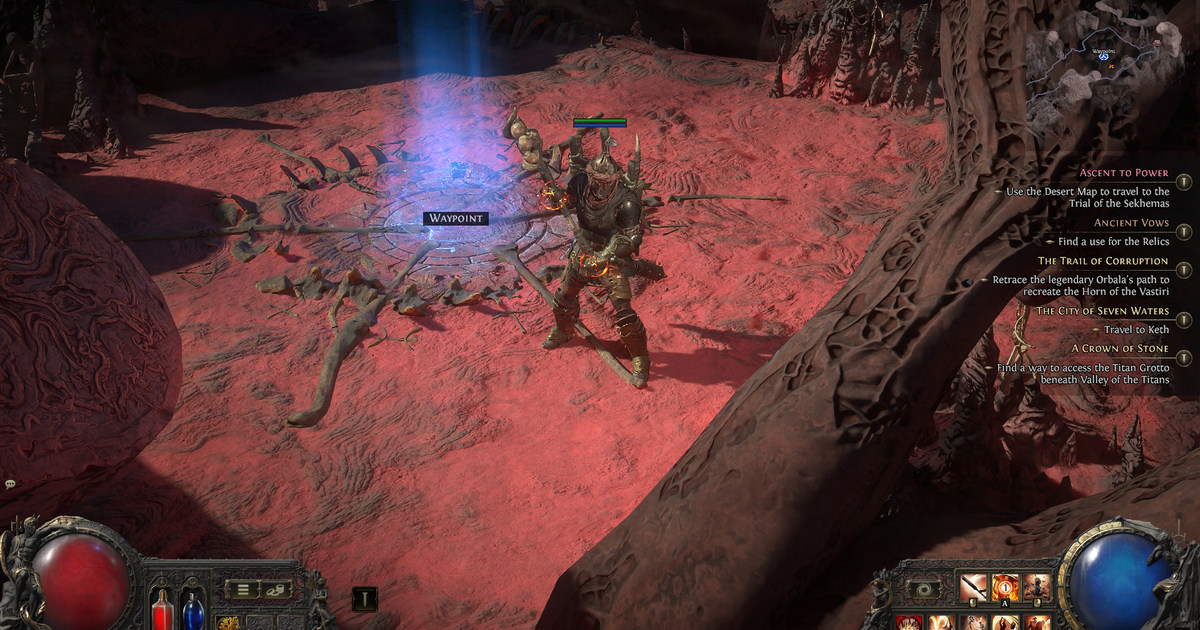Screen dimensions: 1200x630
Task: Click the Ascent to Power quest title
Action: pos(1124,173)
